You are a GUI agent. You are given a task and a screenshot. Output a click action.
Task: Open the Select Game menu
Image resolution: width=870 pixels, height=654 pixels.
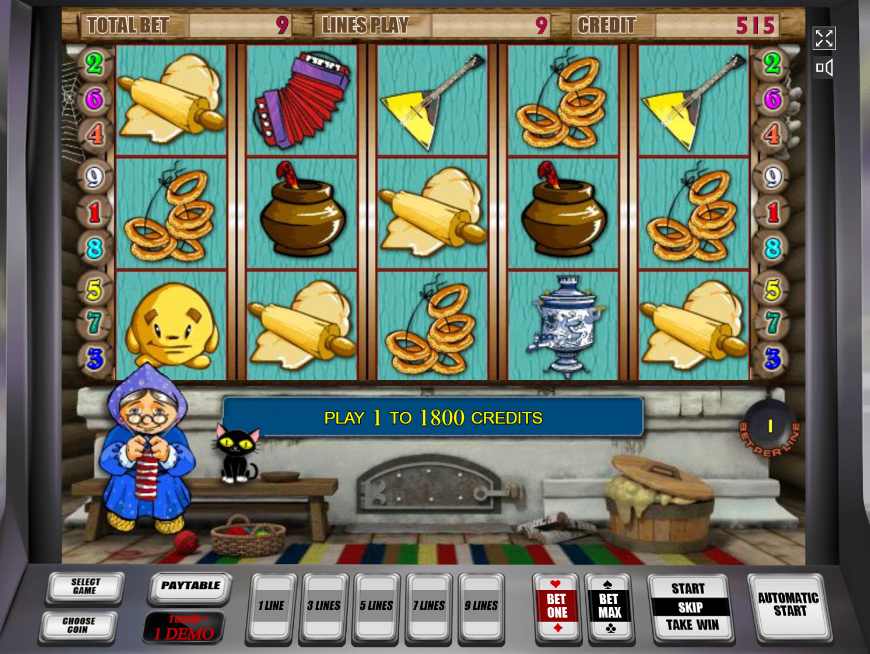(x=85, y=588)
